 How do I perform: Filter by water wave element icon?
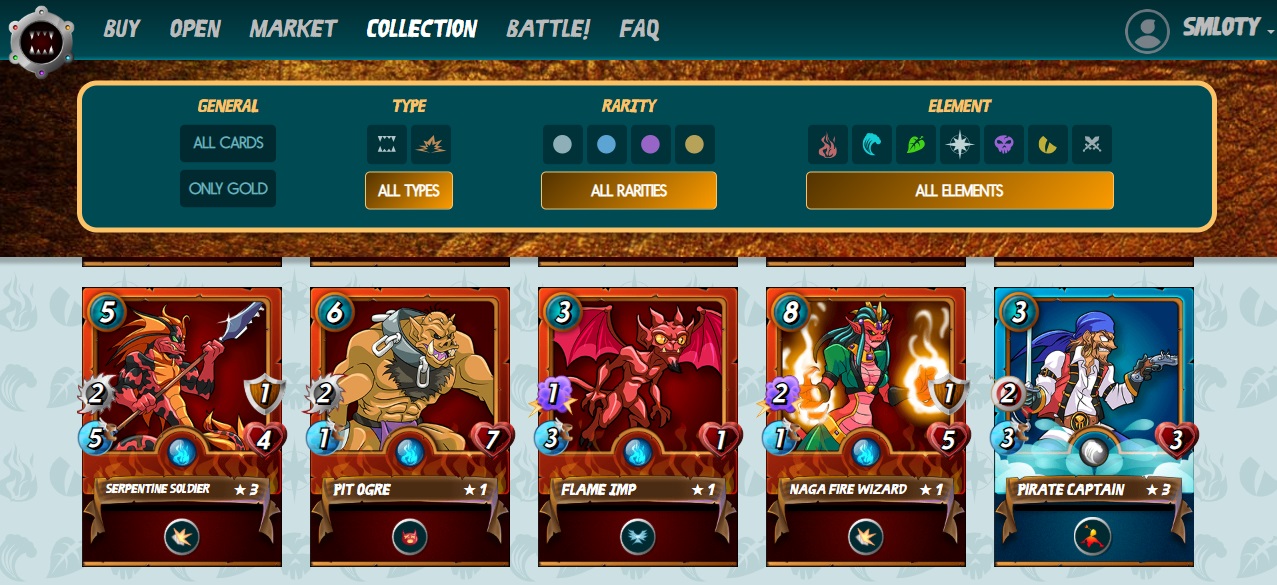coord(872,145)
